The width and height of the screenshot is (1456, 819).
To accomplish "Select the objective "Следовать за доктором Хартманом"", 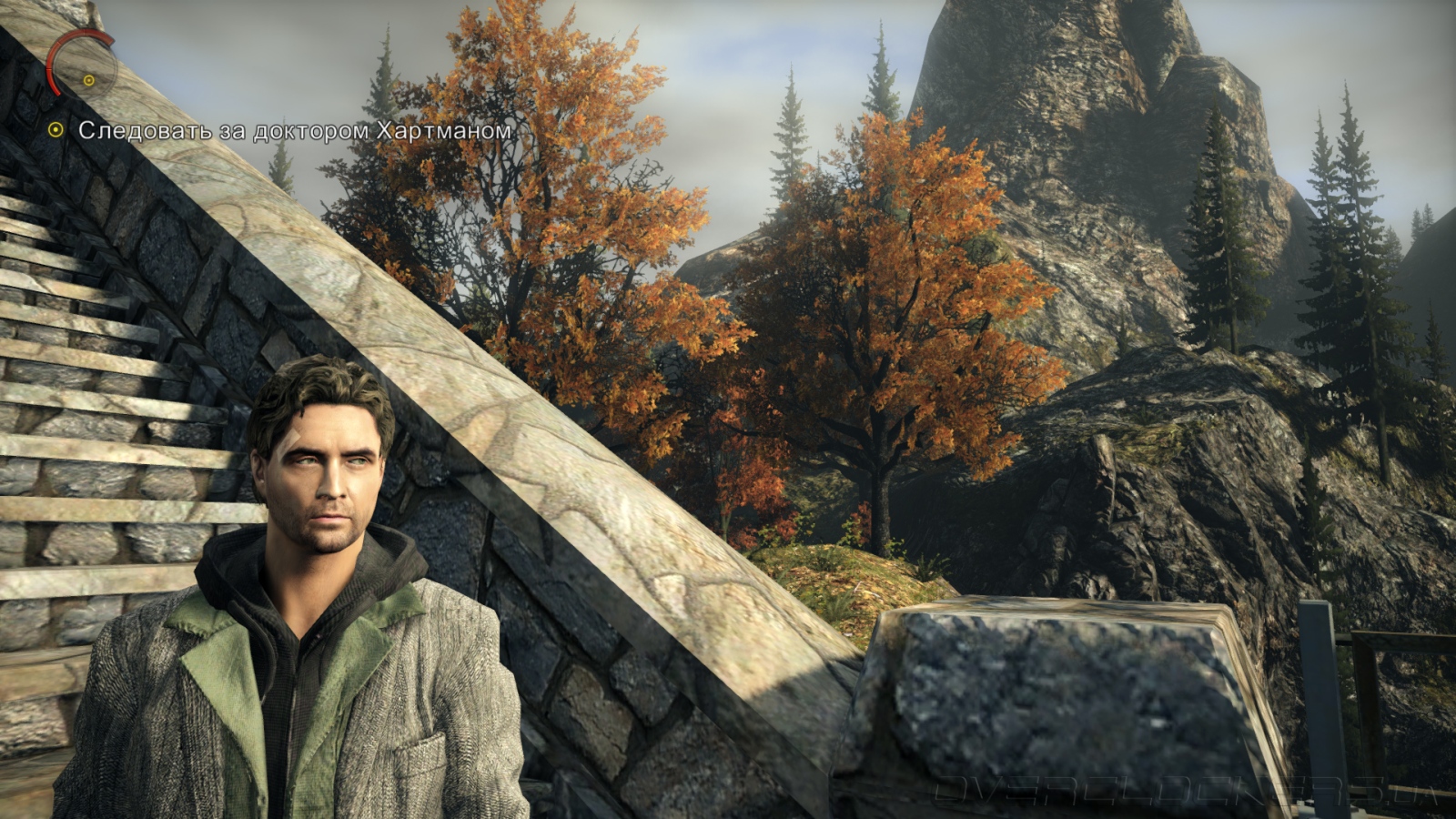I will [x=294, y=131].
